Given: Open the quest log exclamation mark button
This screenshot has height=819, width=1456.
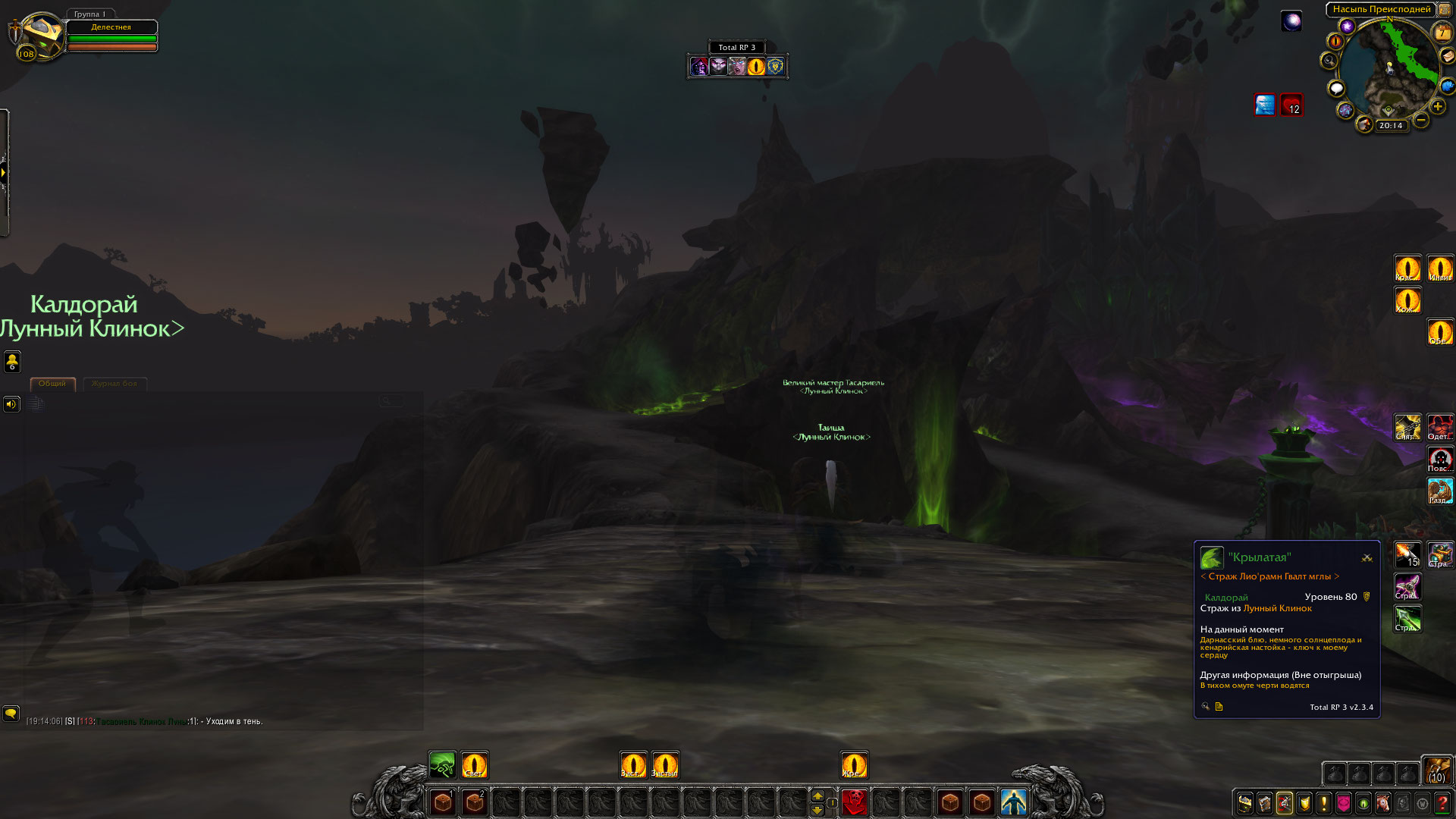Looking at the screenshot, I should coord(1324,803).
